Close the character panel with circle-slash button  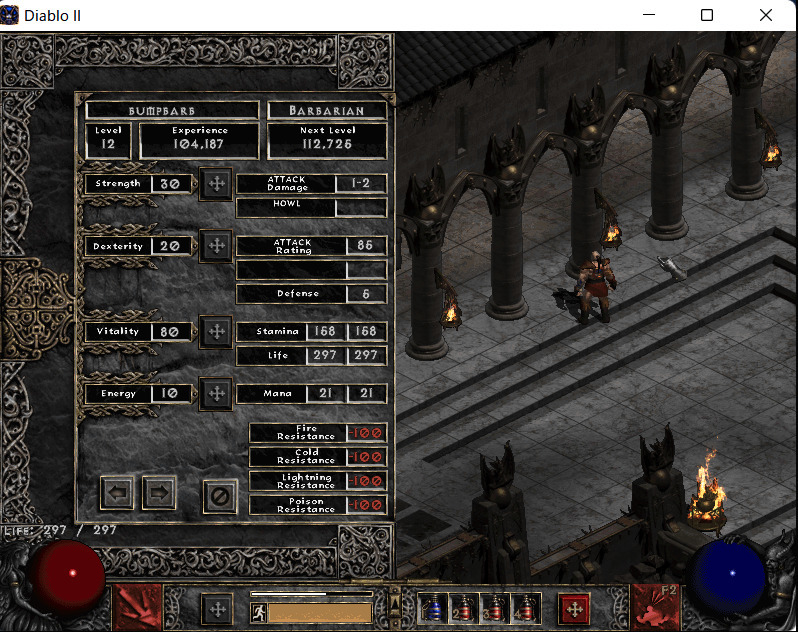point(219,495)
